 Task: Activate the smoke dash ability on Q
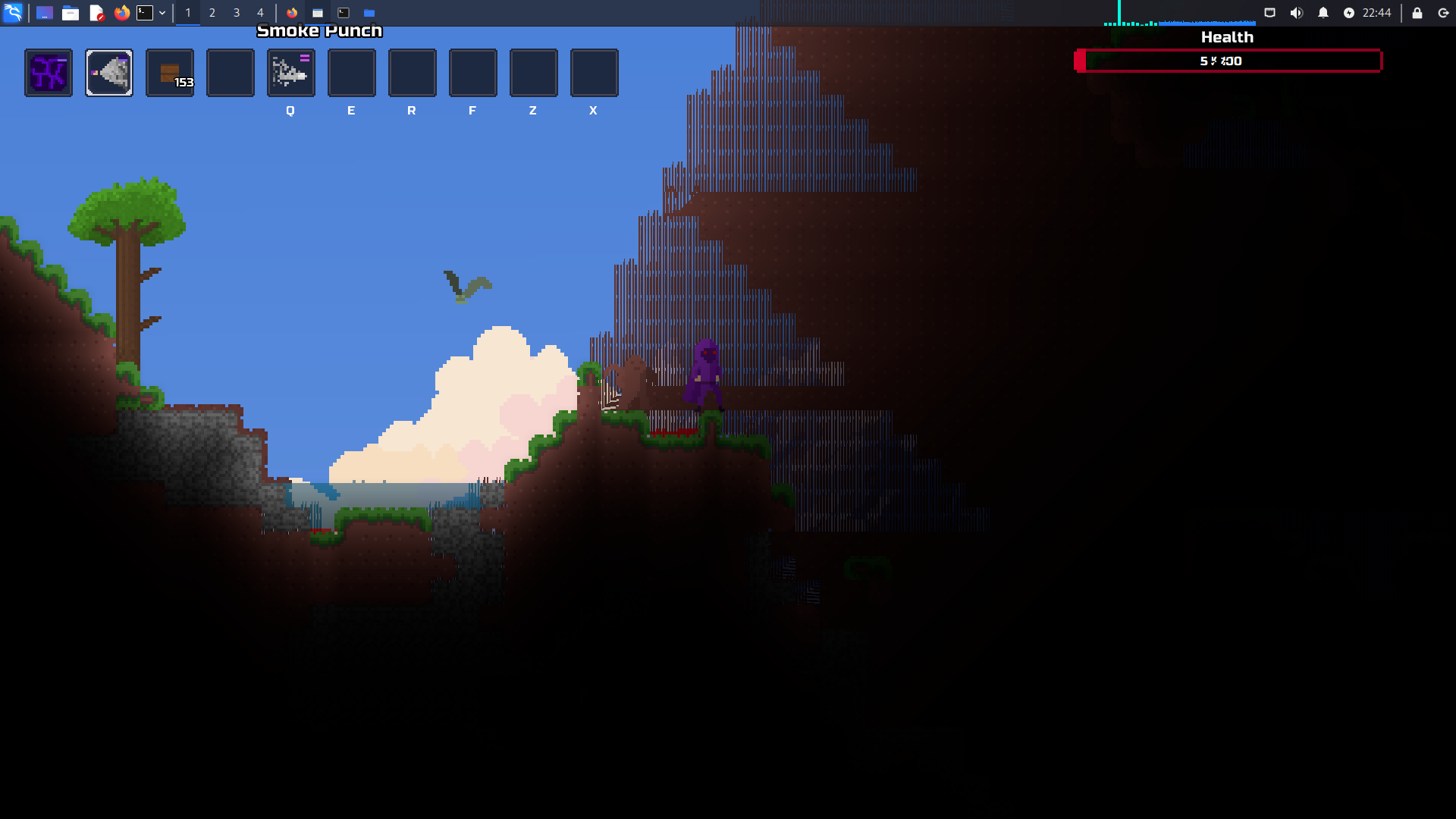[291, 73]
